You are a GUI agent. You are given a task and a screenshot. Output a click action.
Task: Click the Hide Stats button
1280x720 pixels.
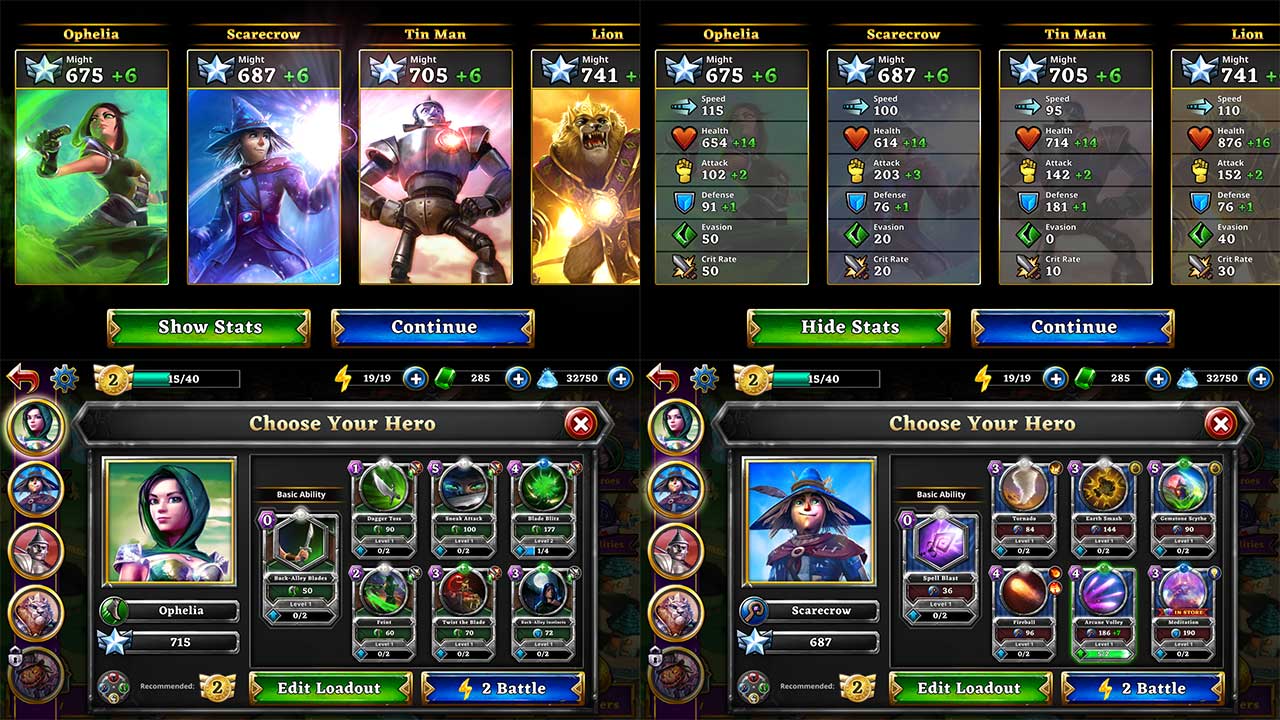(x=849, y=327)
